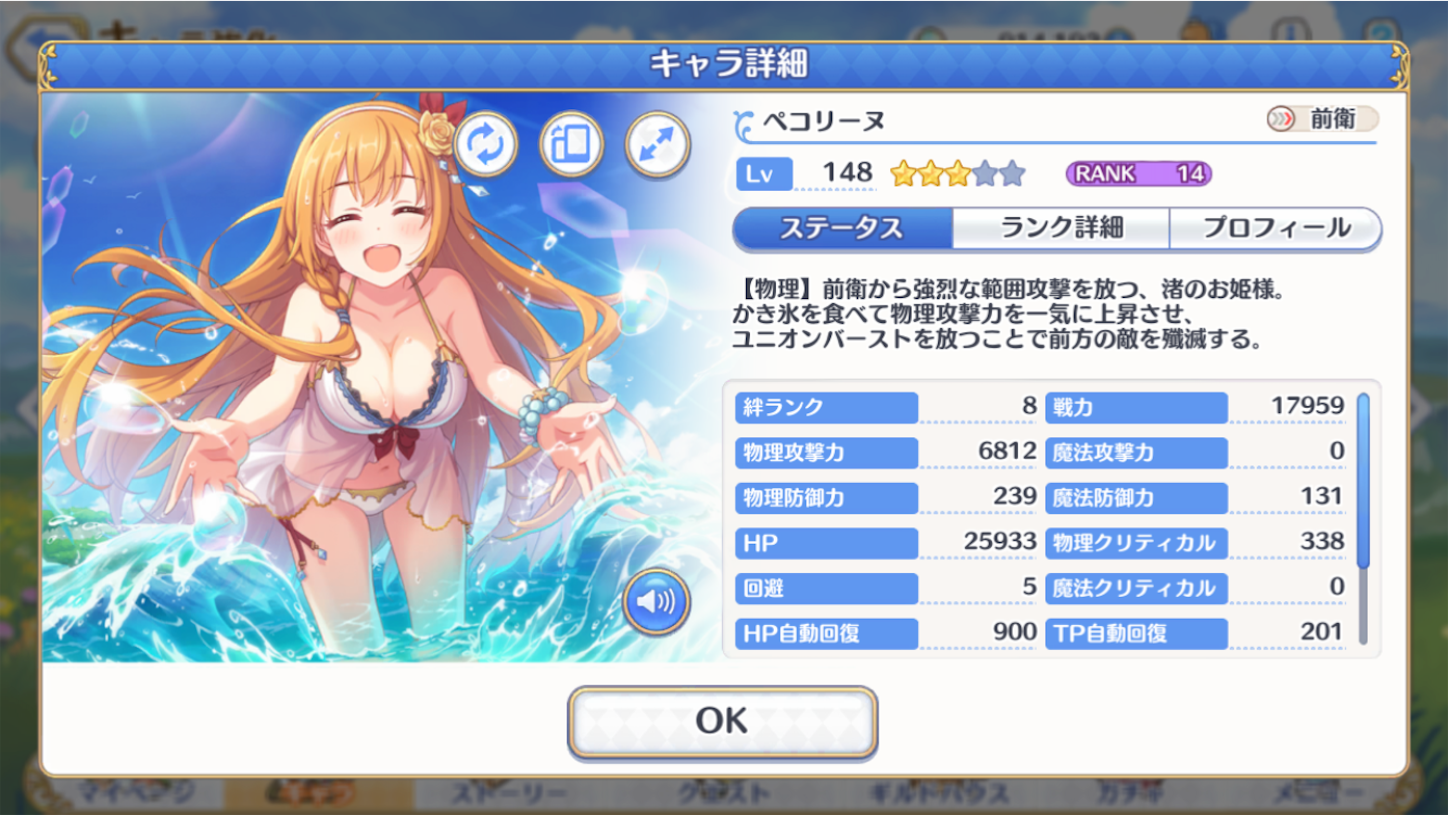Select the ステータス tab button

[x=843, y=228]
